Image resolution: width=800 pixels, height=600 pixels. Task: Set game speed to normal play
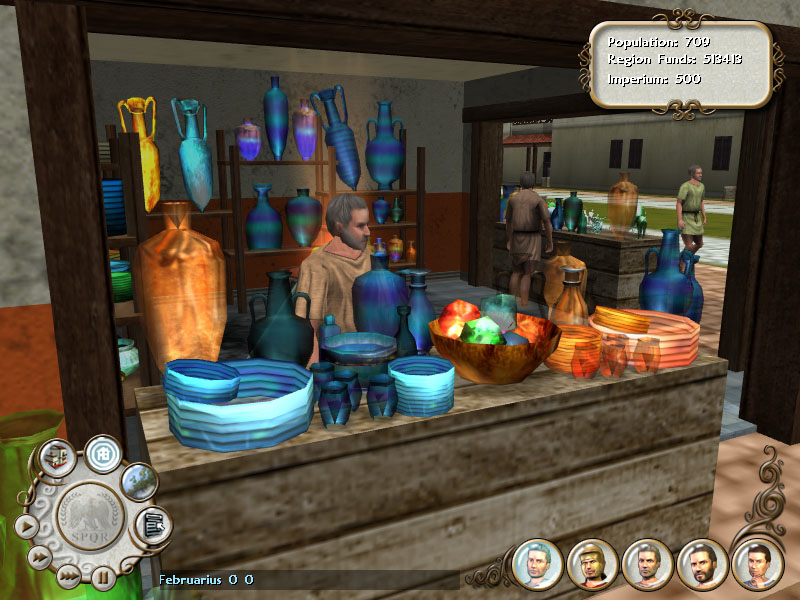point(26,526)
